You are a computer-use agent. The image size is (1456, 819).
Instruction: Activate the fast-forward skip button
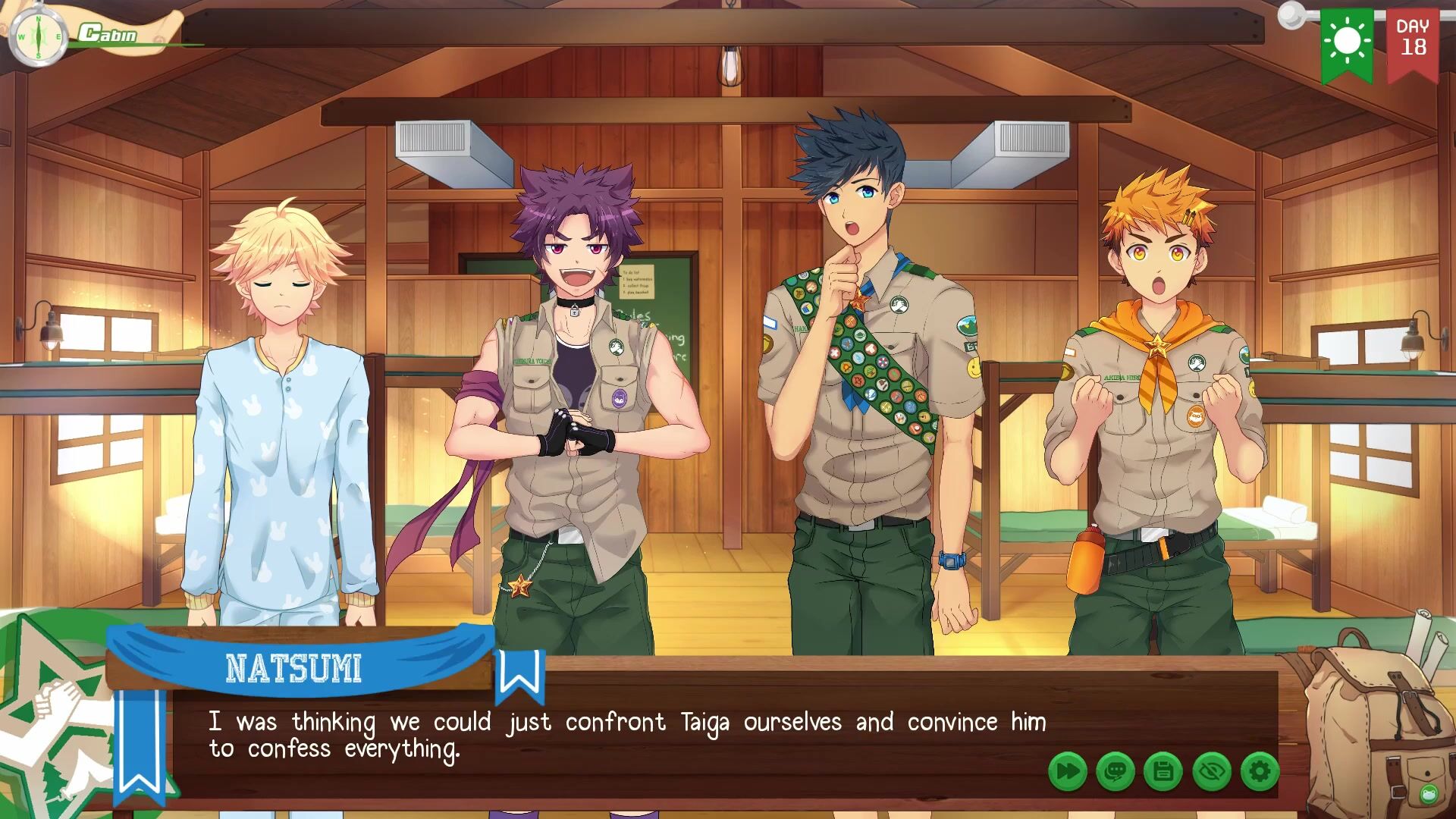(1067, 772)
